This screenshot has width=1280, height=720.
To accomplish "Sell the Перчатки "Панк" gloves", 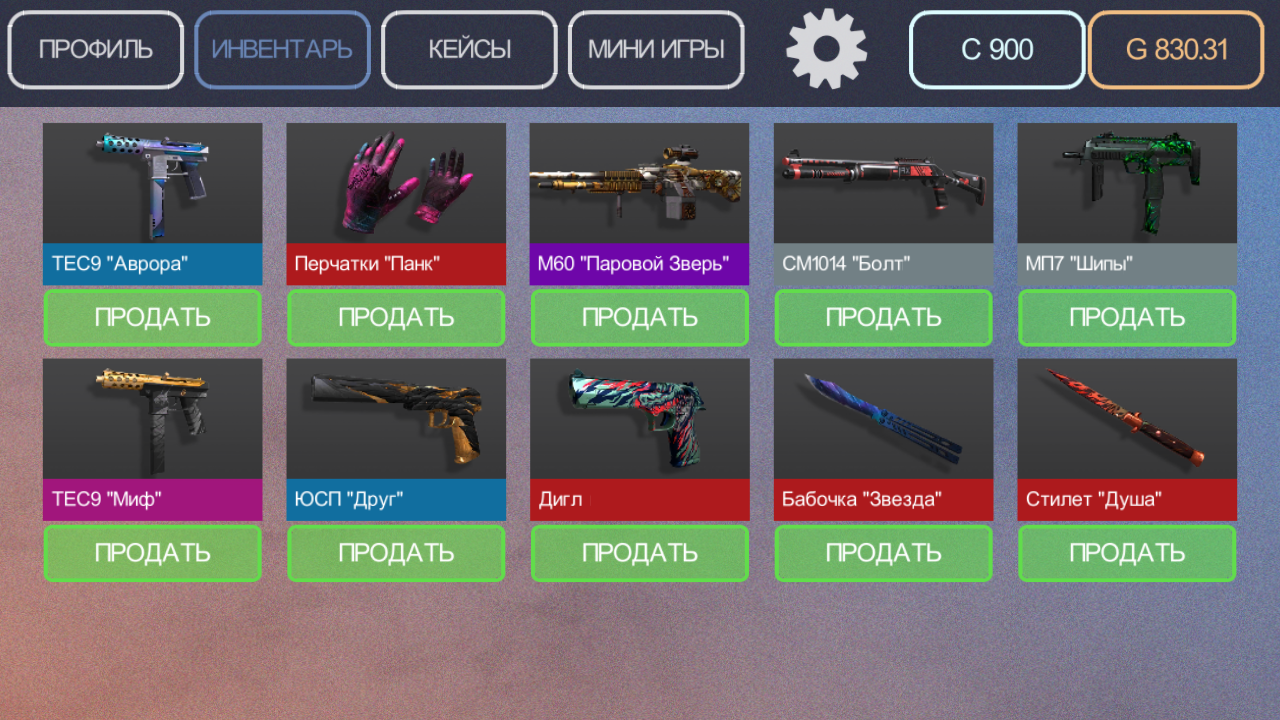I will coord(395,317).
